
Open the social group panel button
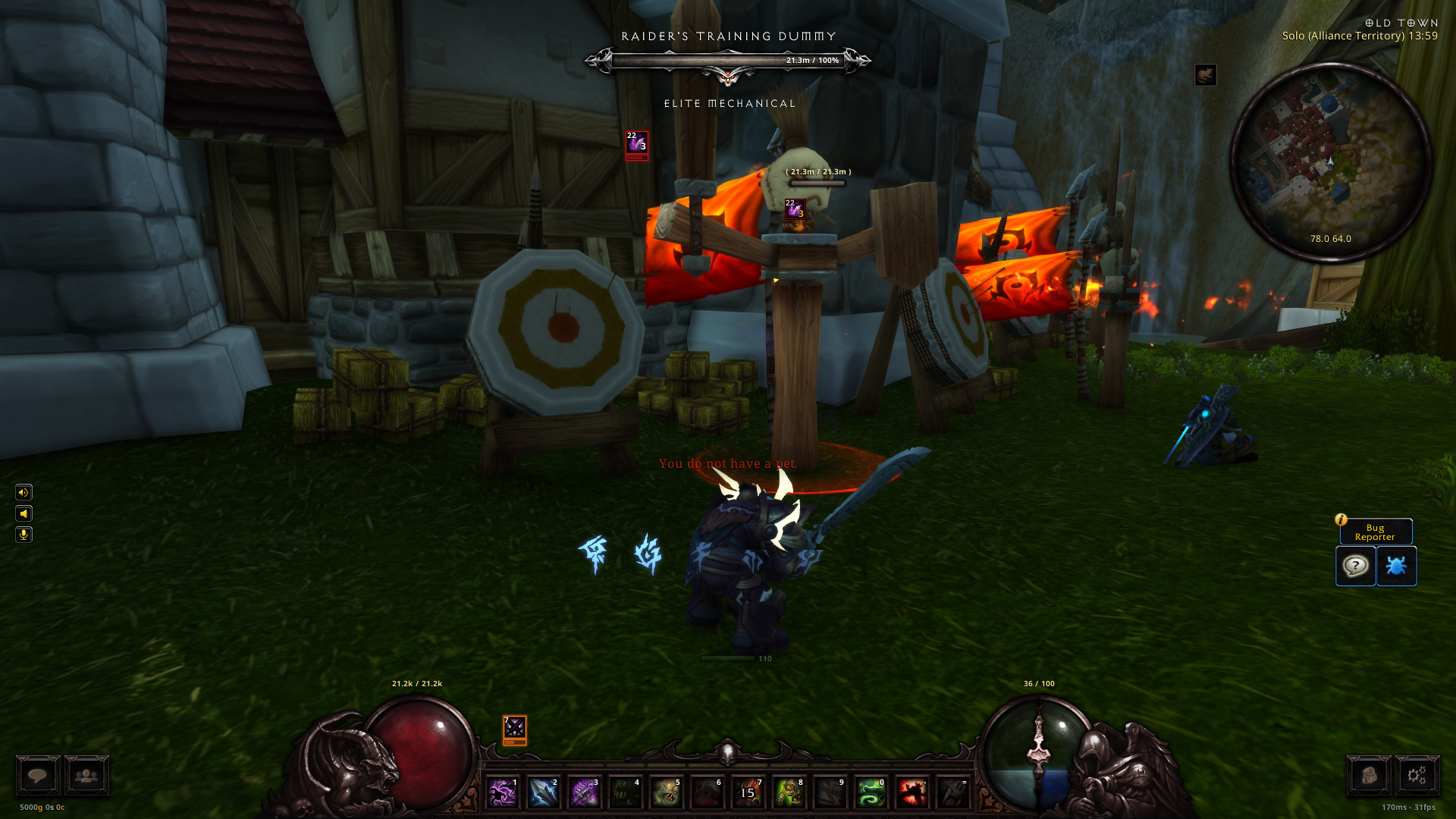pos(86,775)
